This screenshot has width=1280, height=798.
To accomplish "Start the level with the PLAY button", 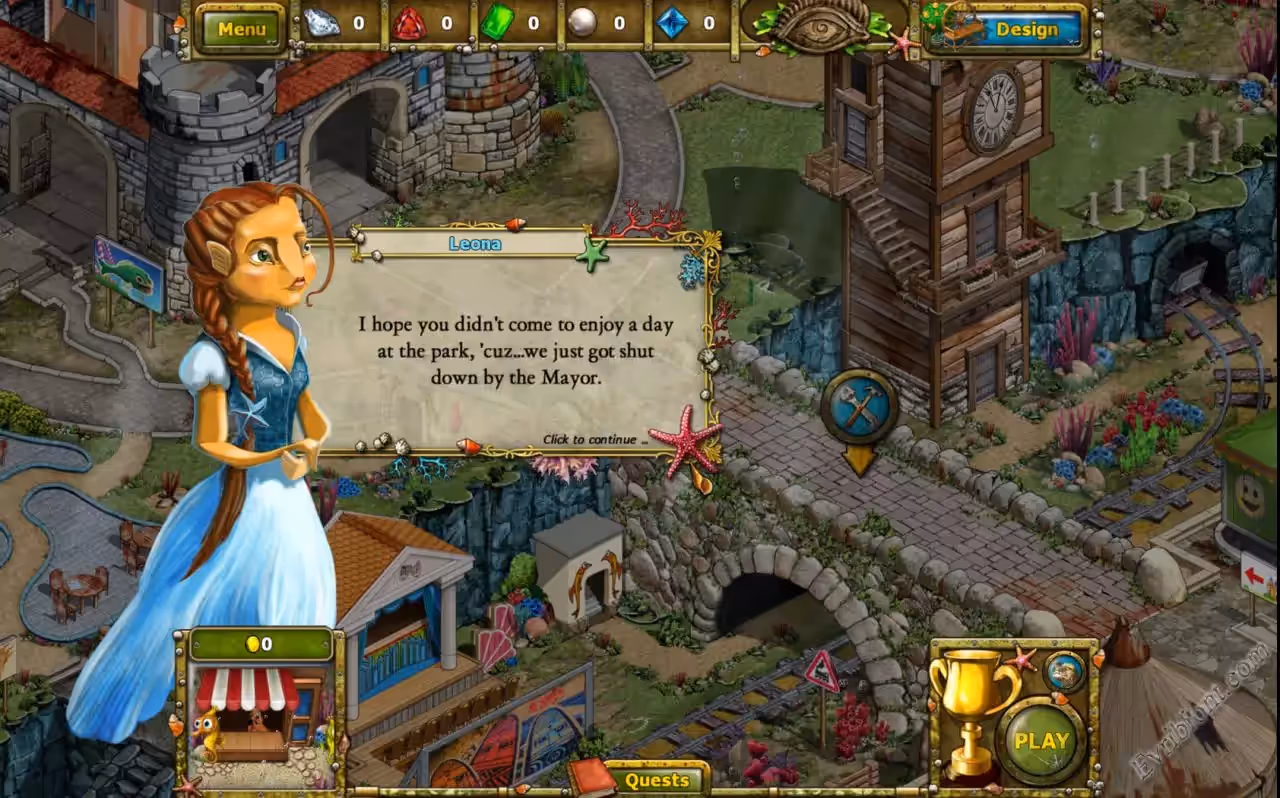I will tap(1041, 741).
